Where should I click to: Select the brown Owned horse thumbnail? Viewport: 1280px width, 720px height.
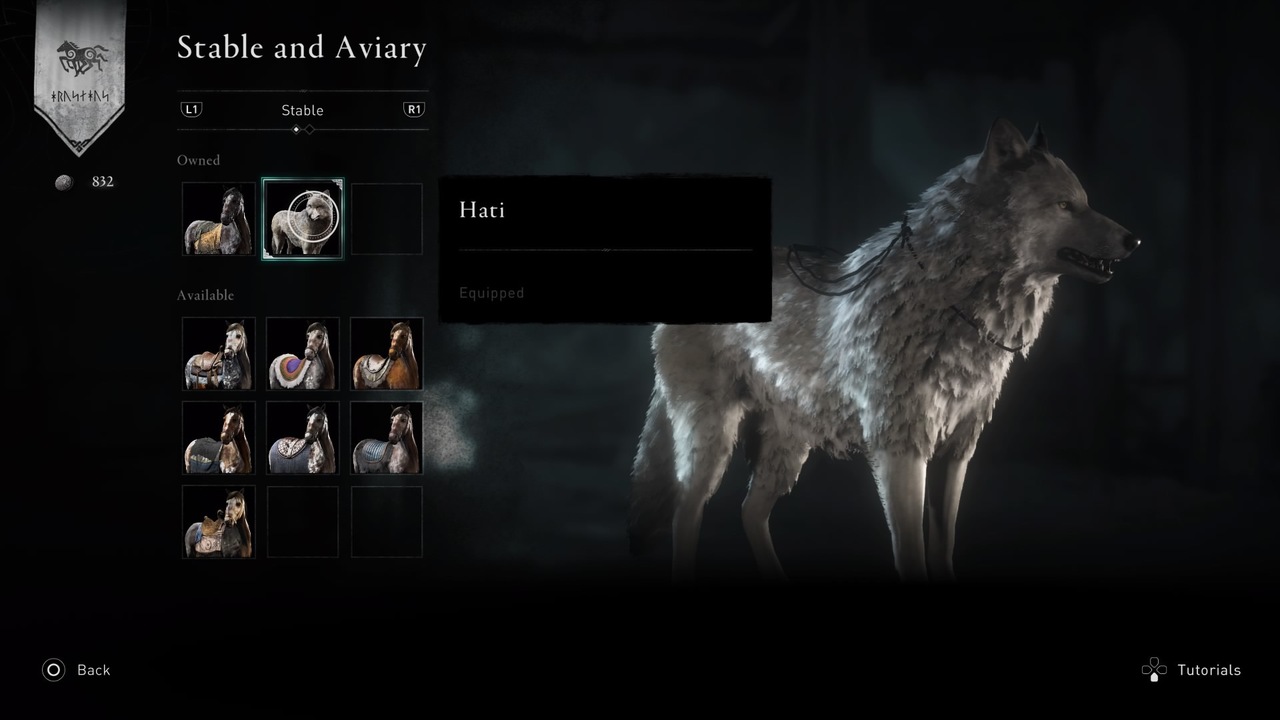pyautogui.click(x=217, y=219)
